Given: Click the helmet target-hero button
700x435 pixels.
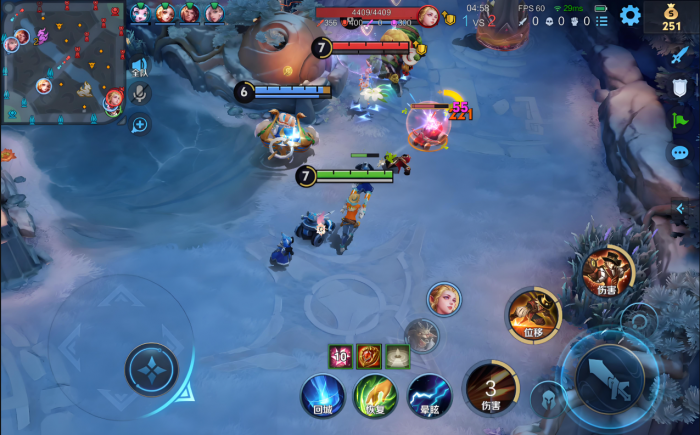Looking at the screenshot, I should [547, 399].
